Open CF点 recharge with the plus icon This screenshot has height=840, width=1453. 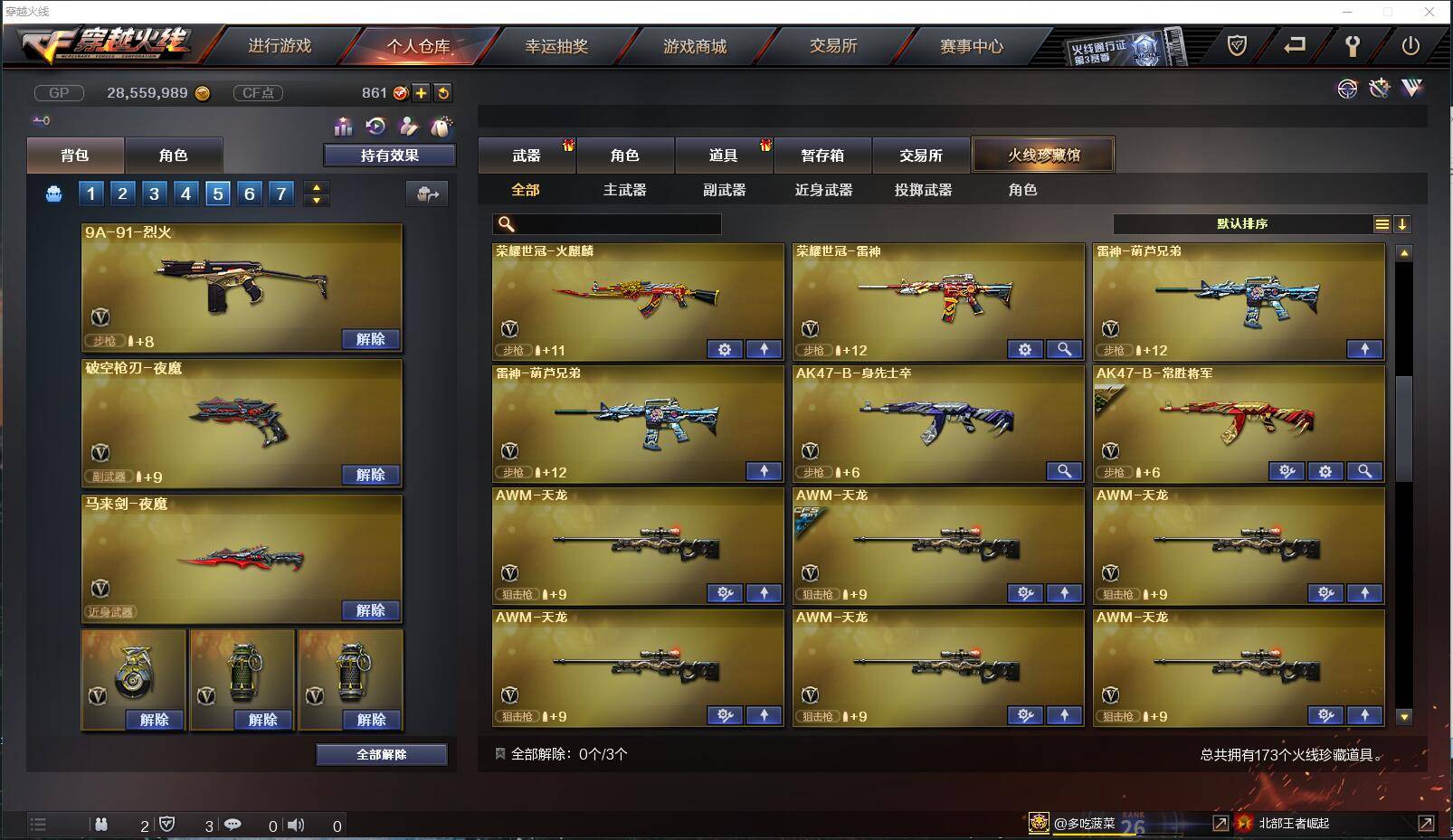[x=422, y=92]
